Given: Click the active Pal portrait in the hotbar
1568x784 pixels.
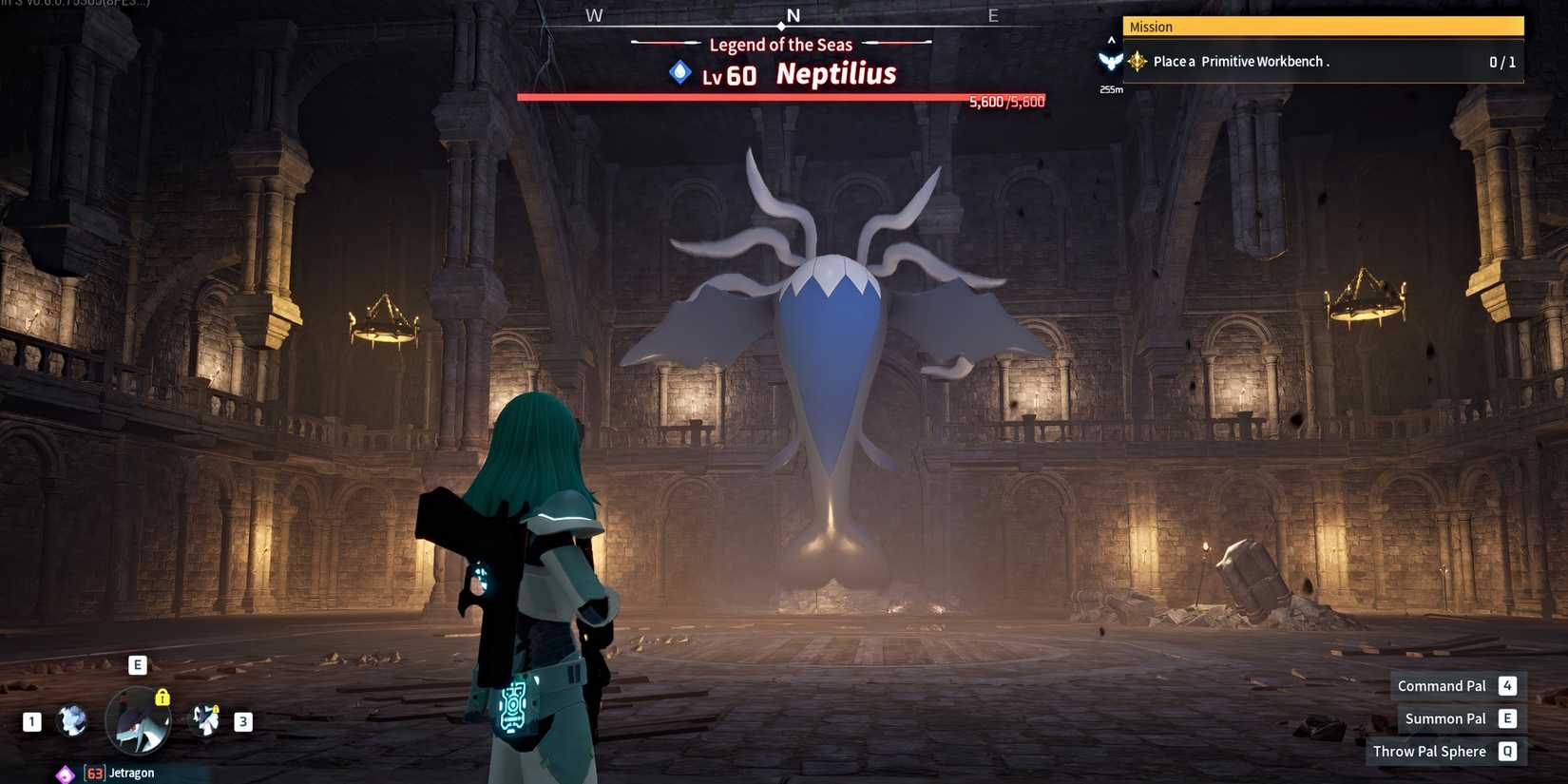Looking at the screenshot, I should click(138, 722).
